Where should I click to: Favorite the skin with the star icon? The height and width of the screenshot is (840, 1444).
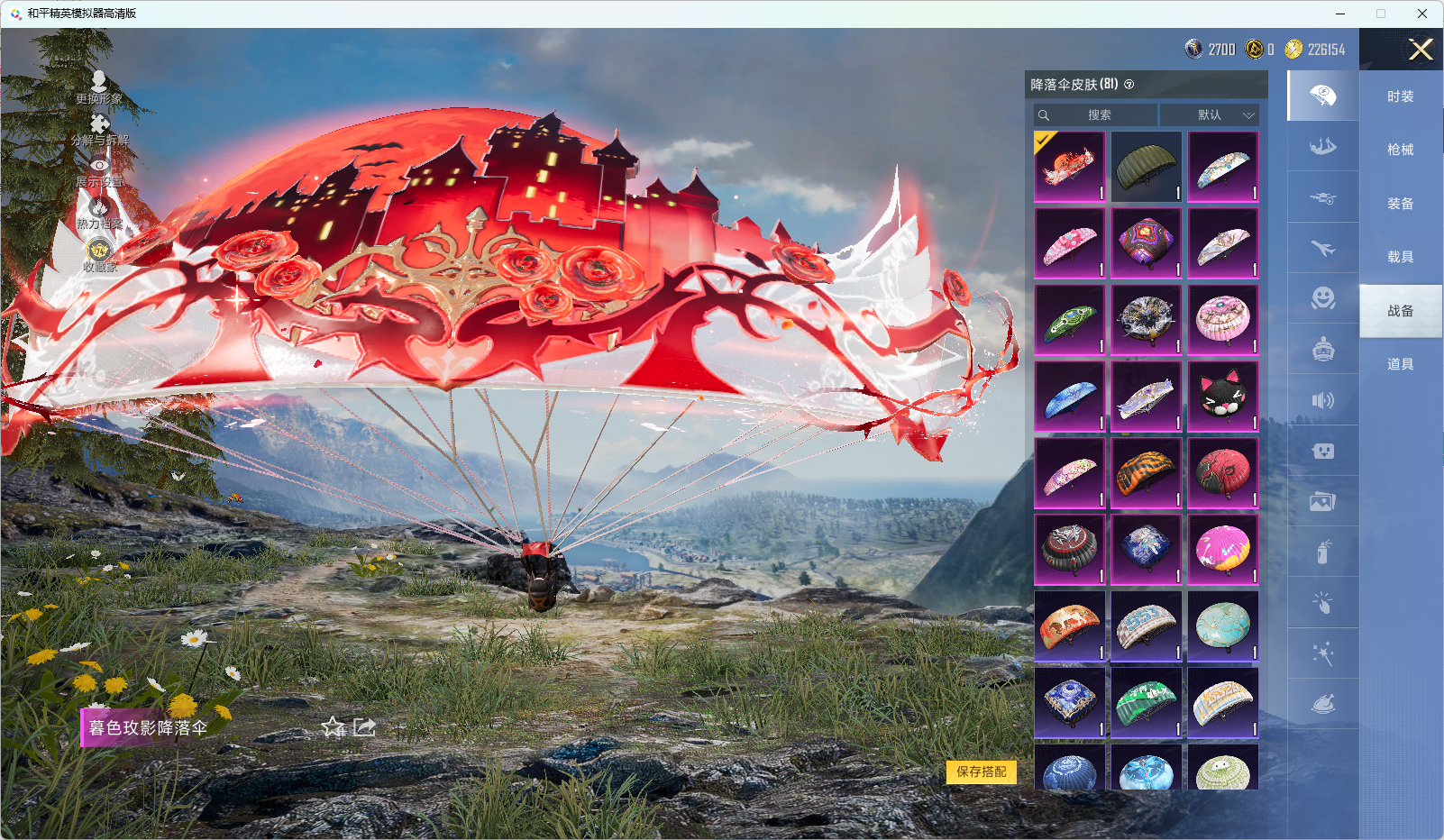[334, 726]
